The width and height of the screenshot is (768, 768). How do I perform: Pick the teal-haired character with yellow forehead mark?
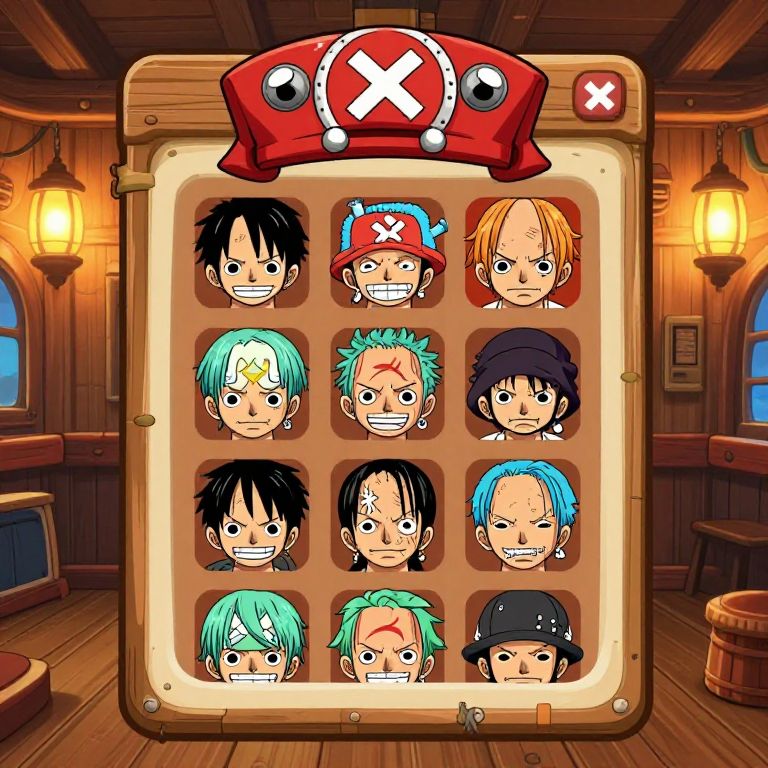point(252,384)
